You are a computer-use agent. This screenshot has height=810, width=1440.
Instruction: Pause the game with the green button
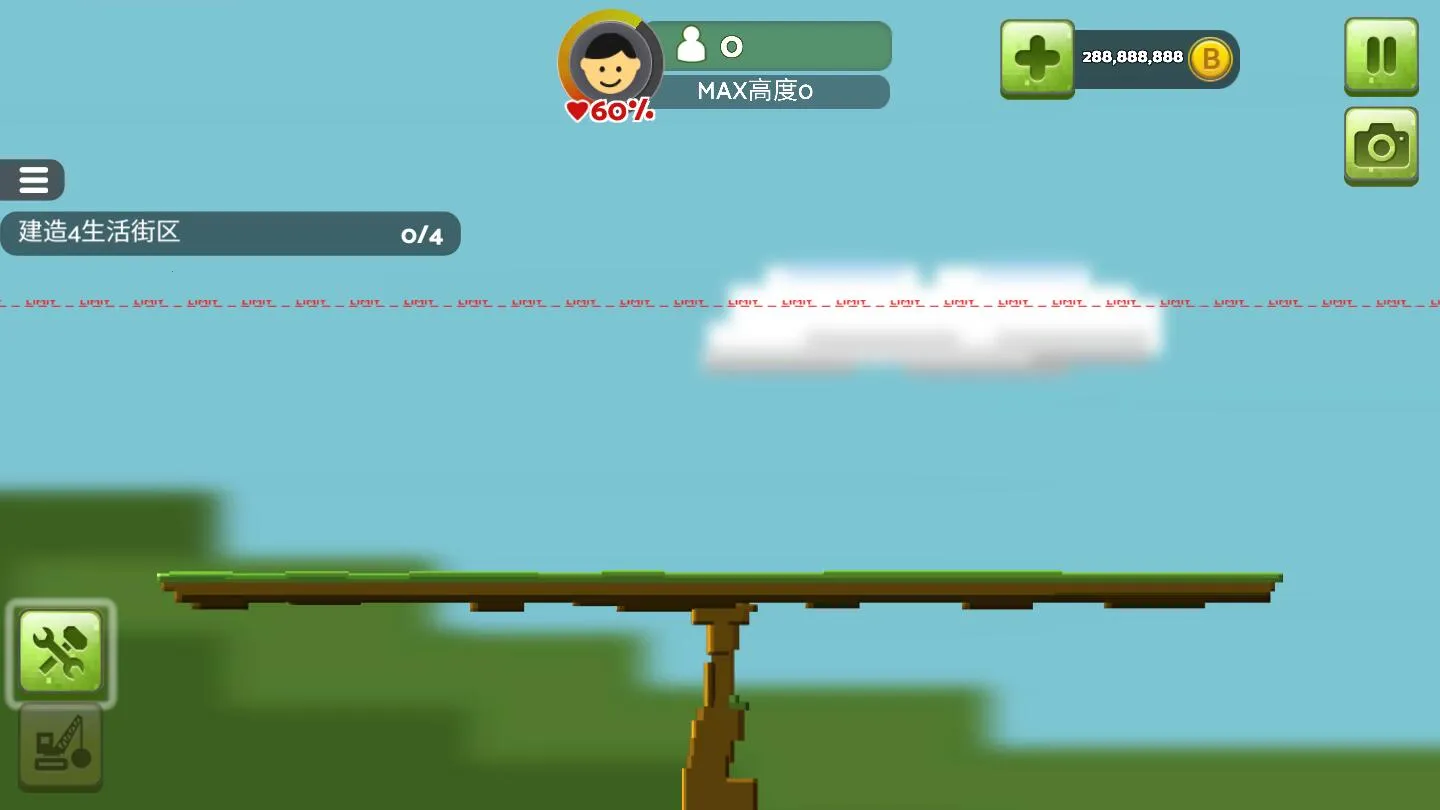click(1381, 56)
